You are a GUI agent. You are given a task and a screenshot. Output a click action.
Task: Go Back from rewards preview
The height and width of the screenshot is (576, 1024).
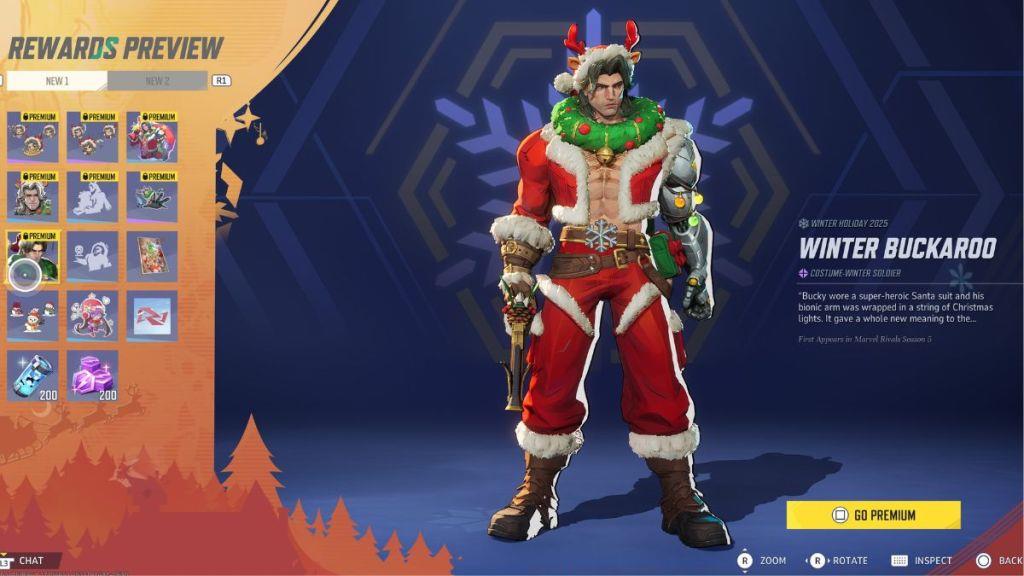(999, 561)
